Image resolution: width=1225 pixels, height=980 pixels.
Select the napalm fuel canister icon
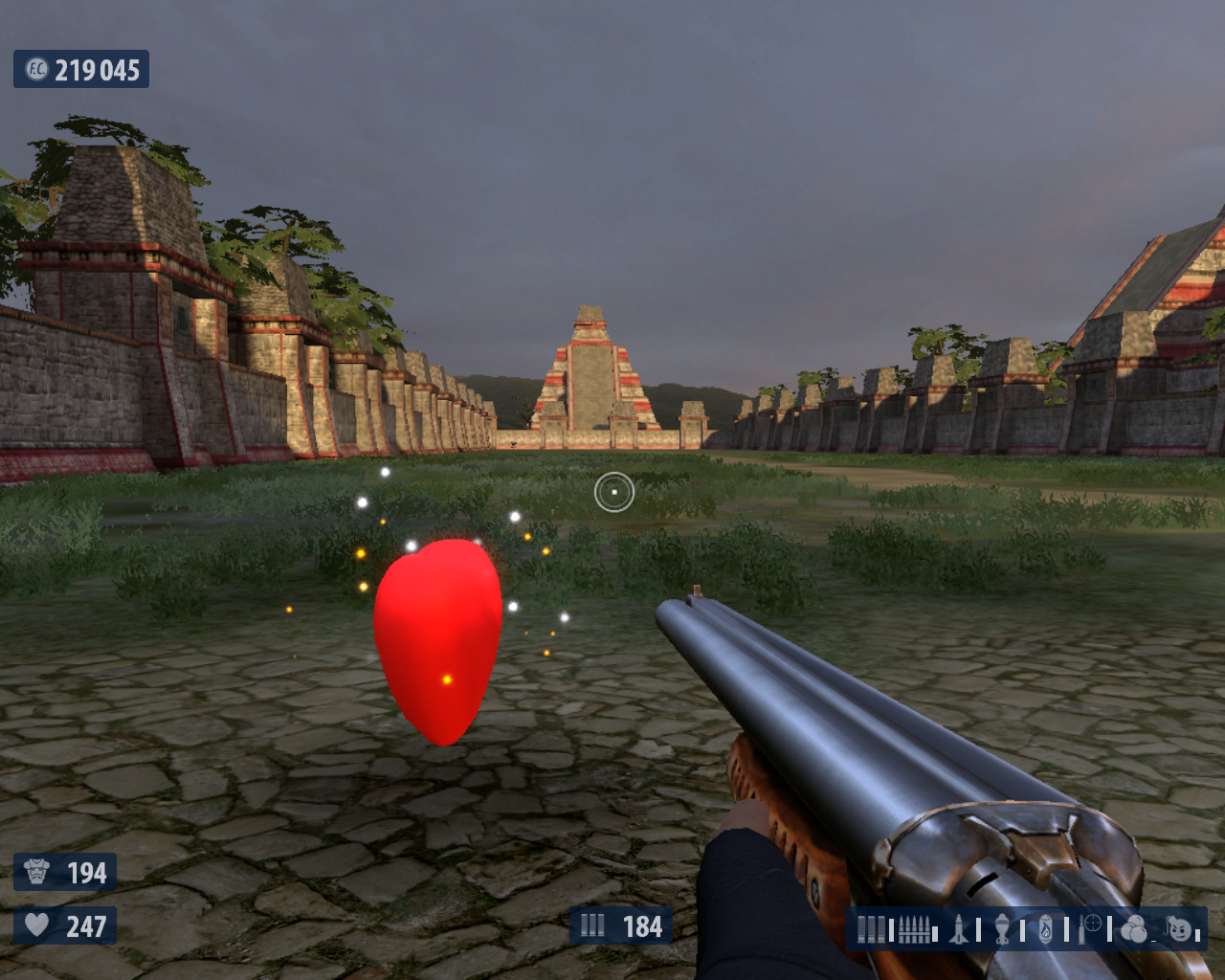[x=1046, y=929]
